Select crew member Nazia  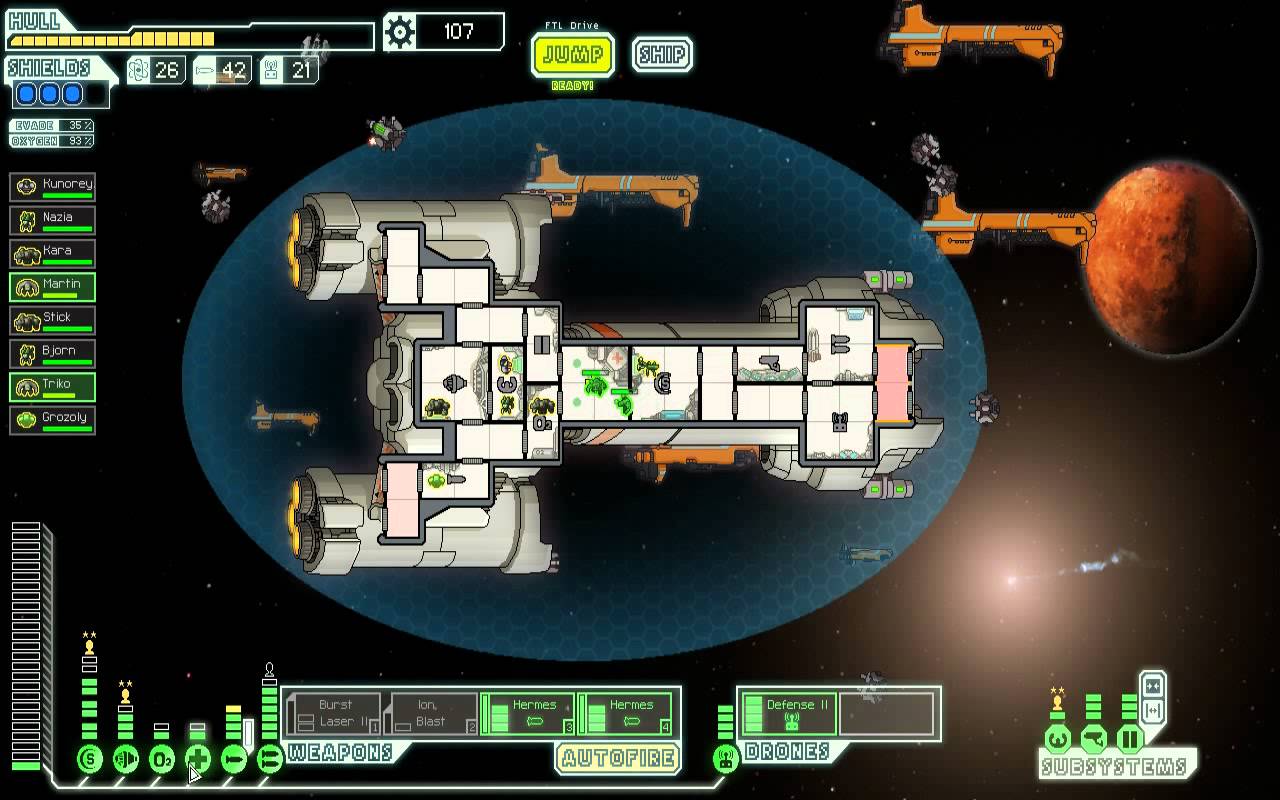(x=53, y=219)
